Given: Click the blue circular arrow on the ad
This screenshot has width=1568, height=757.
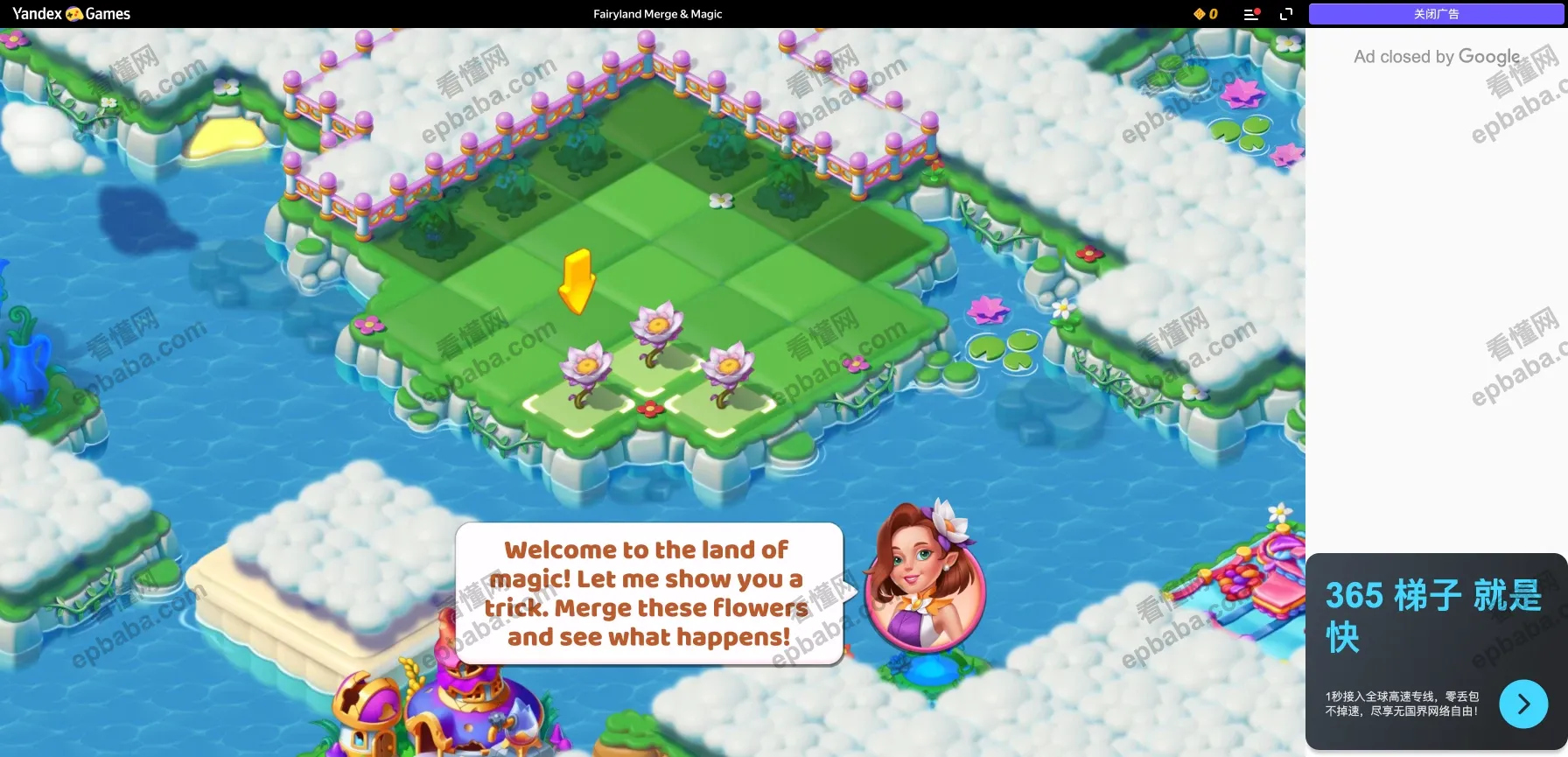Looking at the screenshot, I should 1523,704.
